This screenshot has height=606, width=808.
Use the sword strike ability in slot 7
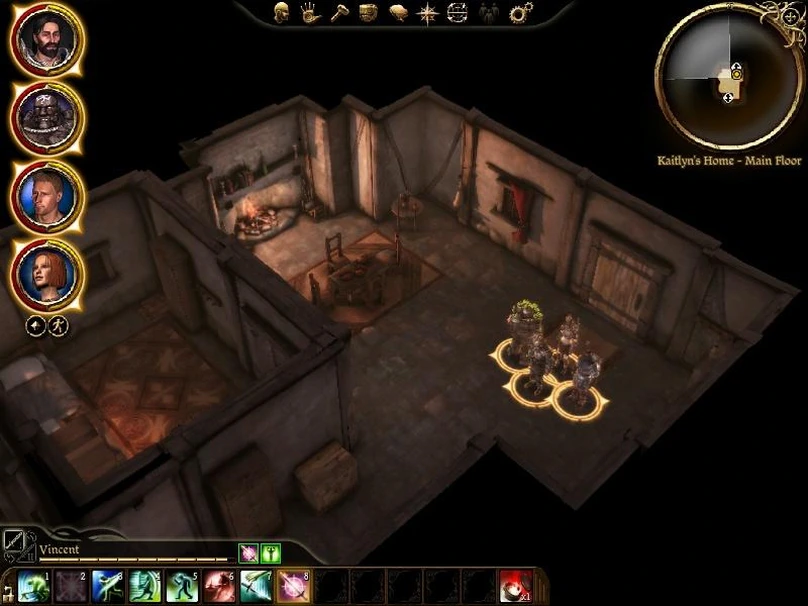click(256, 585)
